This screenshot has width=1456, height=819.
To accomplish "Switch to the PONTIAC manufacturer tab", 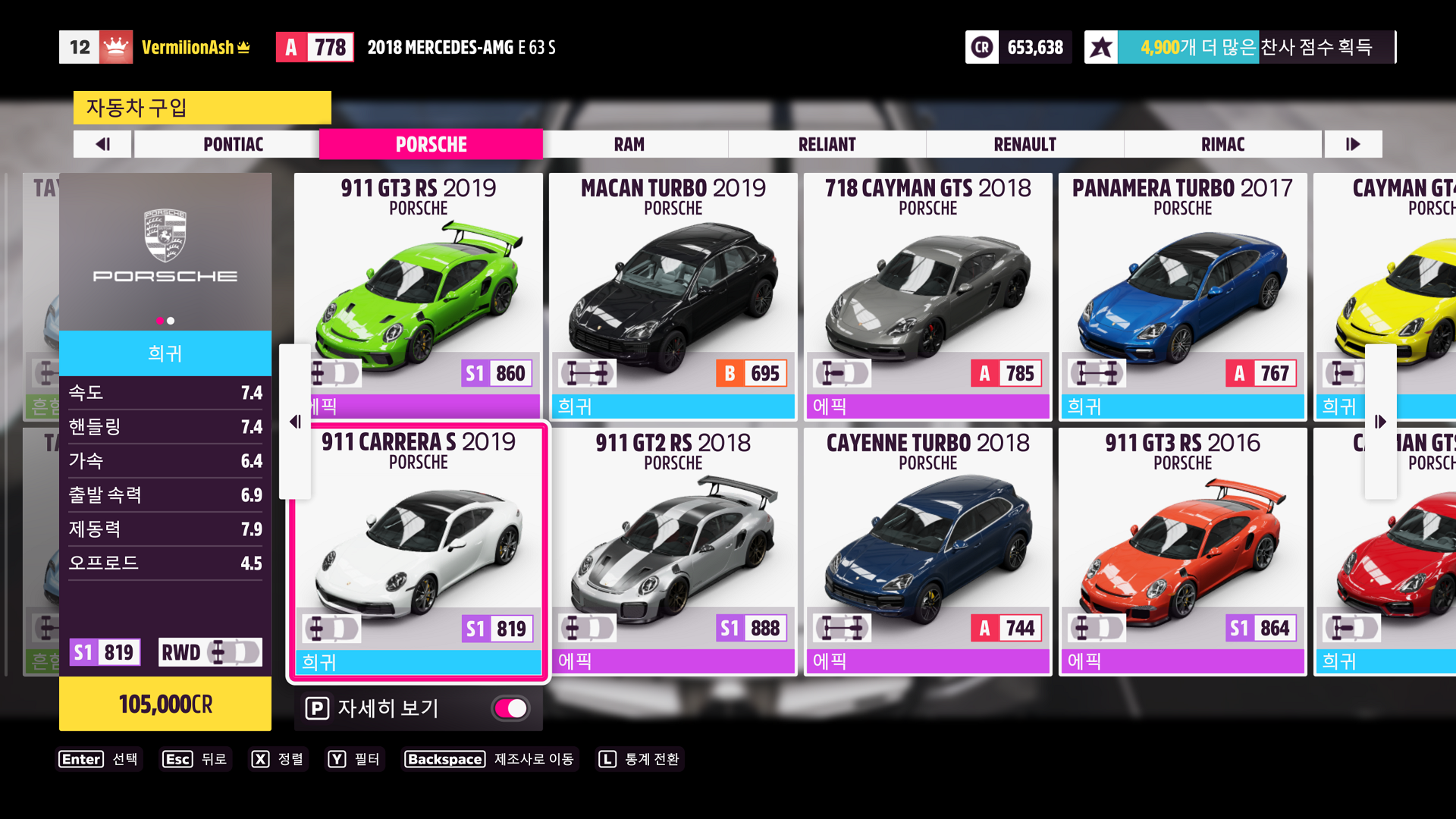I will click(x=233, y=144).
